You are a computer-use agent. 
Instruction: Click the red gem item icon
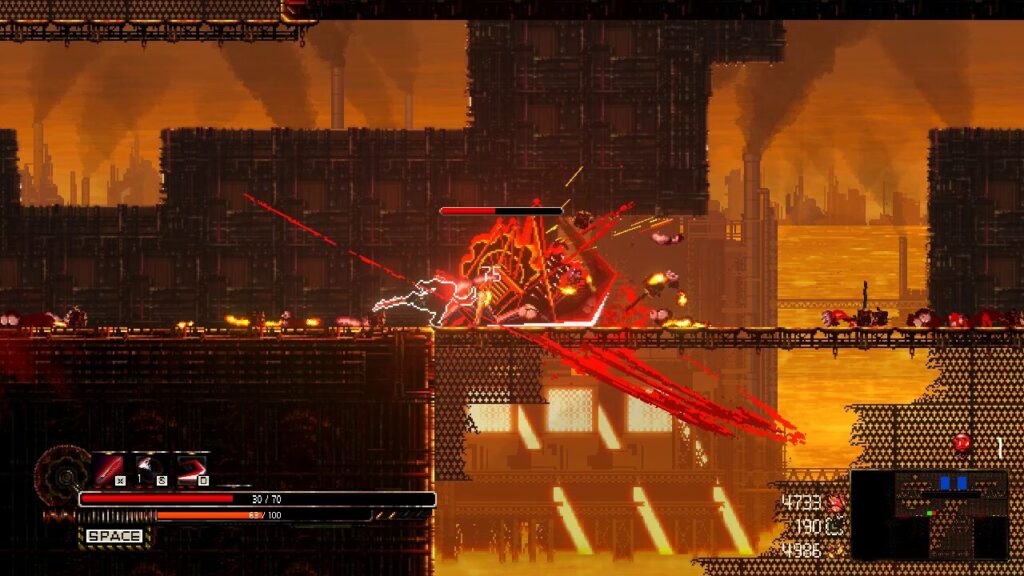(x=961, y=441)
